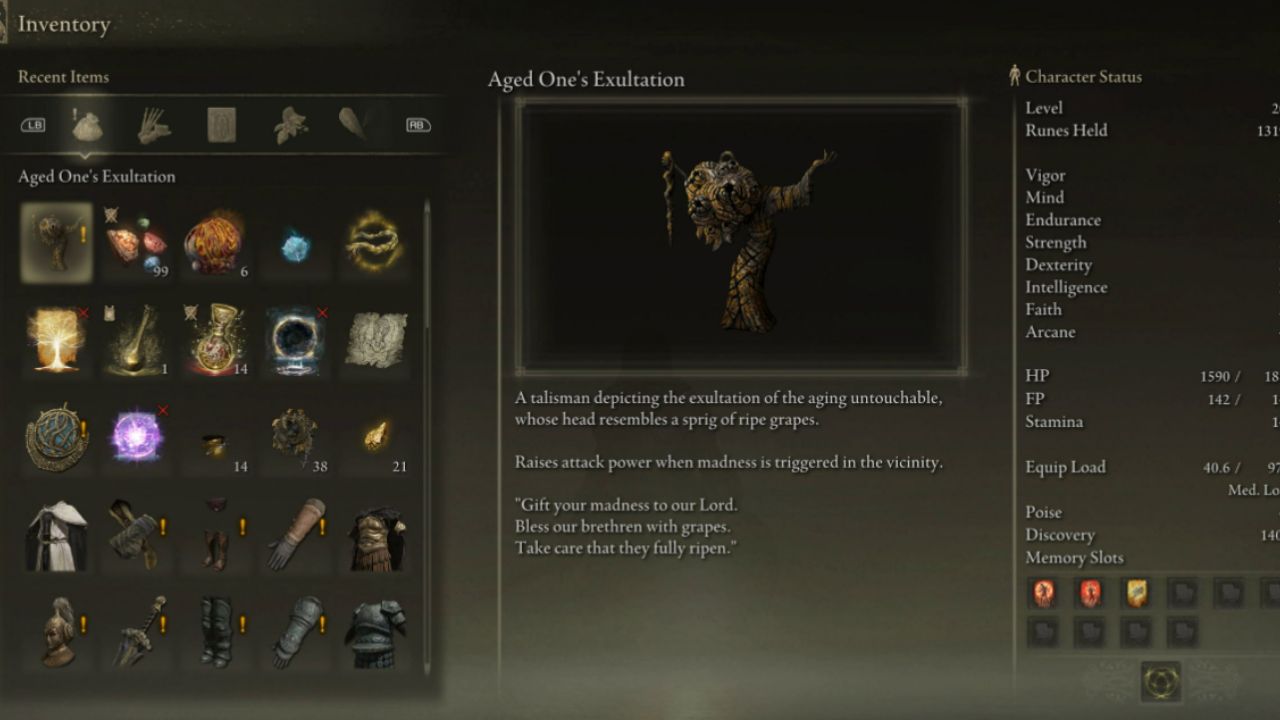This screenshot has width=1280, height=720.
Task: Select the grey map fragment item
Action: click(x=376, y=340)
